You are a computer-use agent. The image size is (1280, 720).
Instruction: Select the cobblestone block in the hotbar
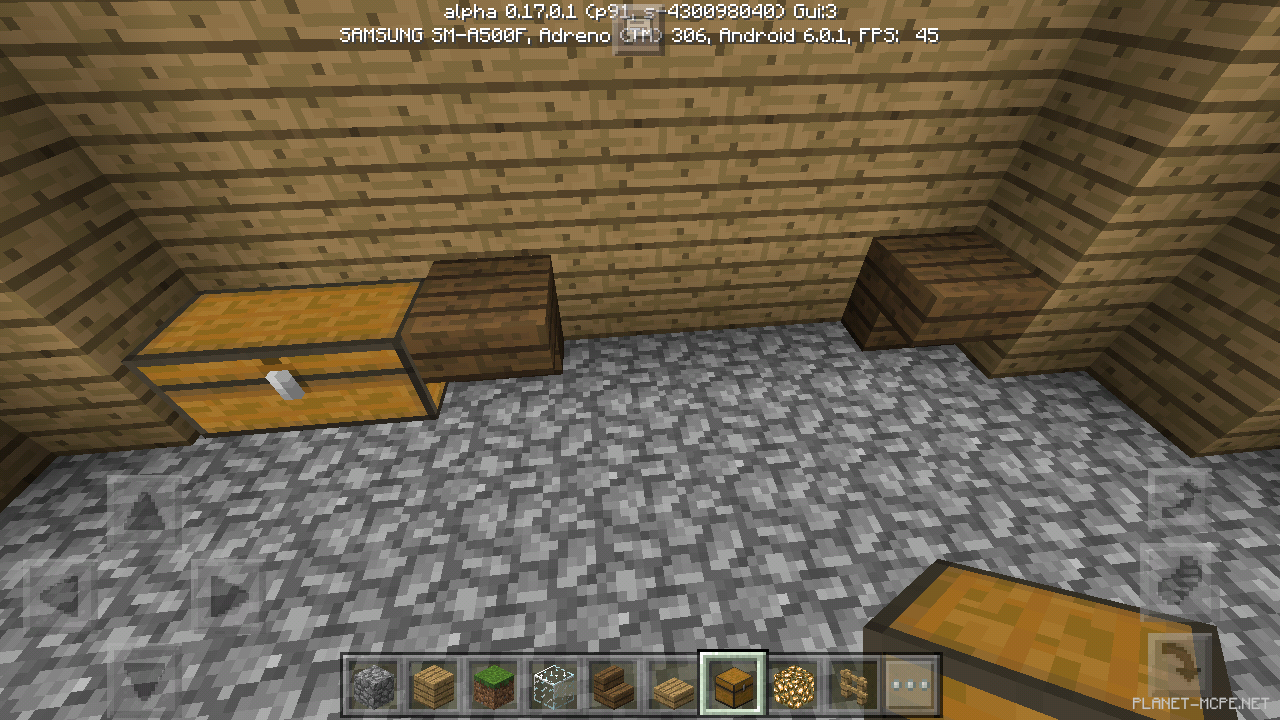[375, 685]
